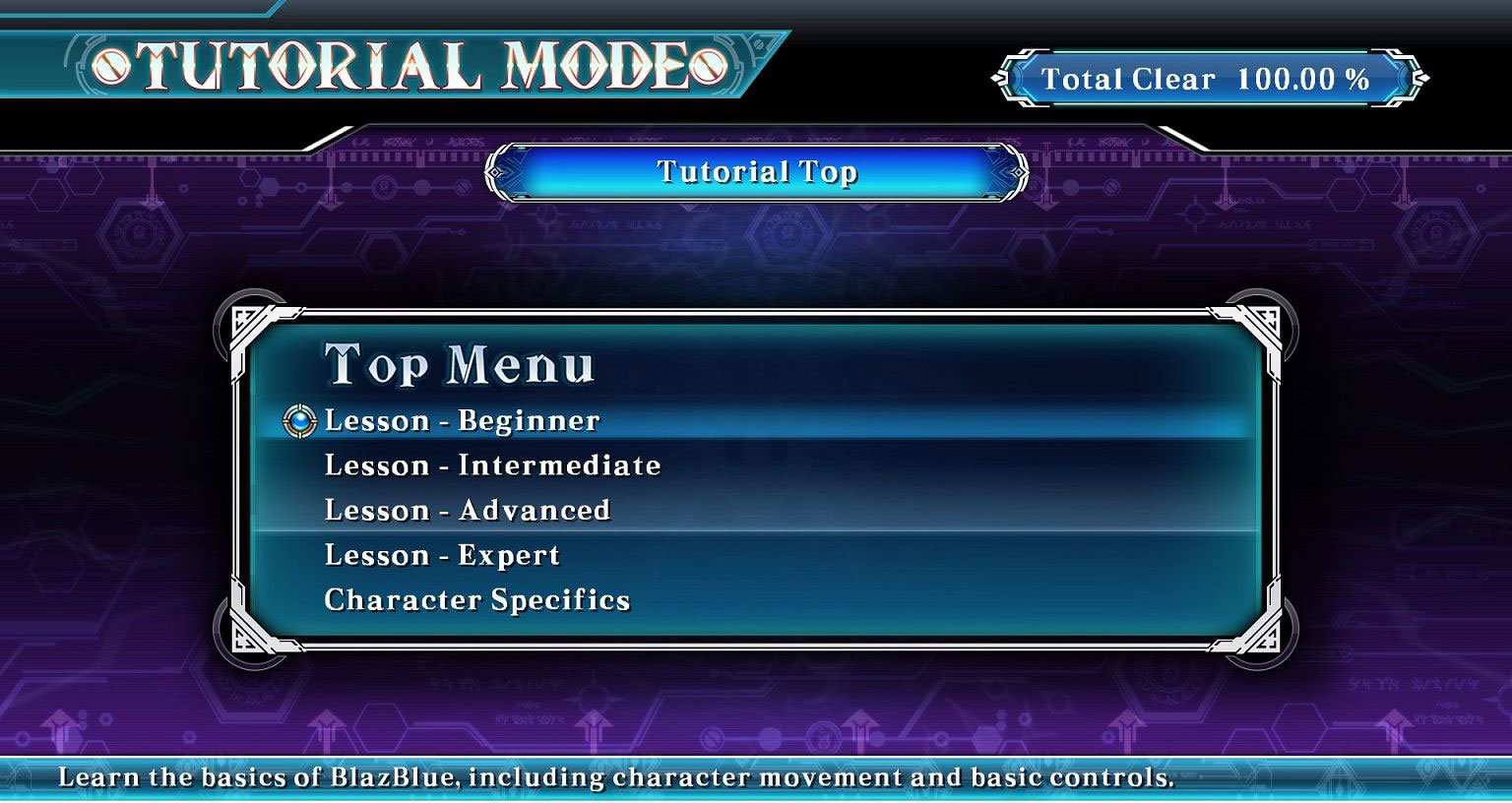This screenshot has width=1512, height=803.
Task: Start the Lesson - Expert tutorials
Action: [x=442, y=556]
